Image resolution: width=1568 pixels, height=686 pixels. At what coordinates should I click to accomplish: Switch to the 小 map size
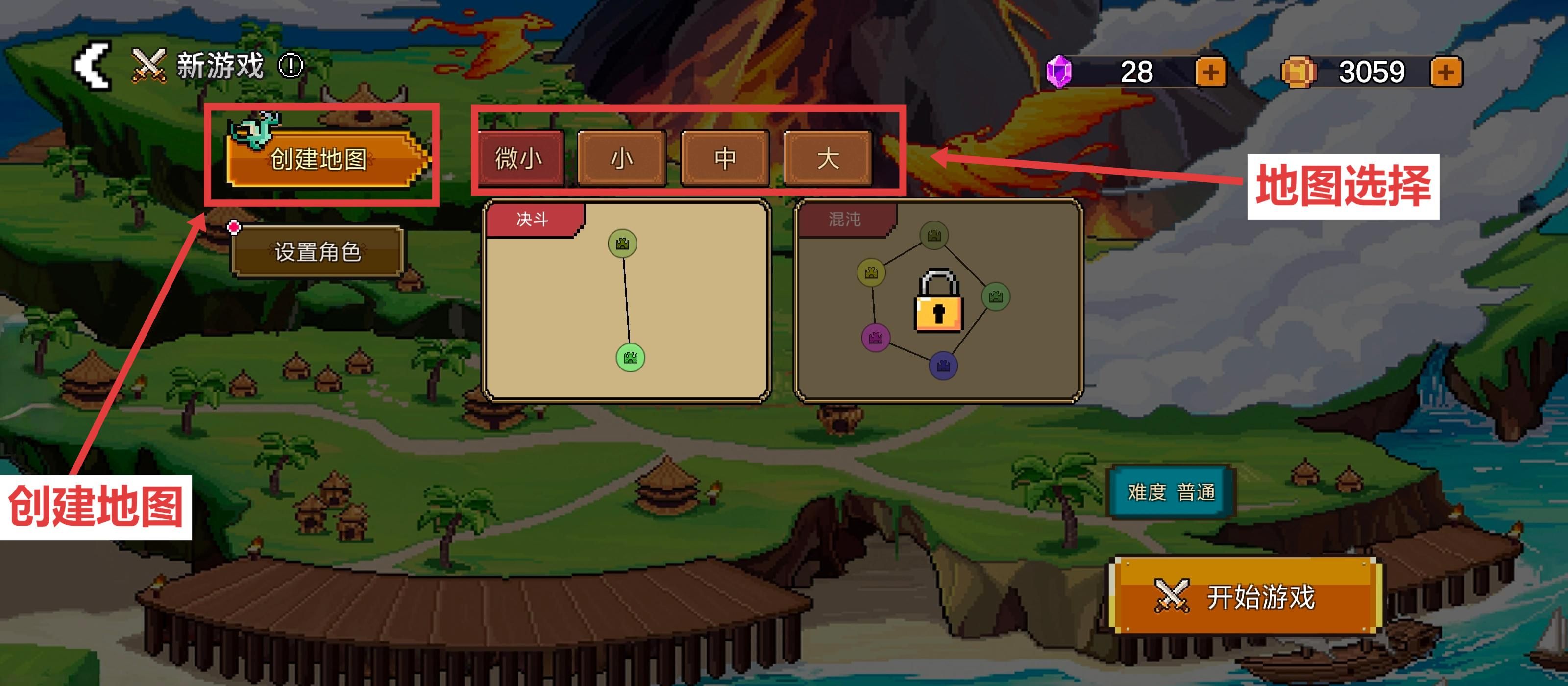pyautogui.click(x=621, y=158)
